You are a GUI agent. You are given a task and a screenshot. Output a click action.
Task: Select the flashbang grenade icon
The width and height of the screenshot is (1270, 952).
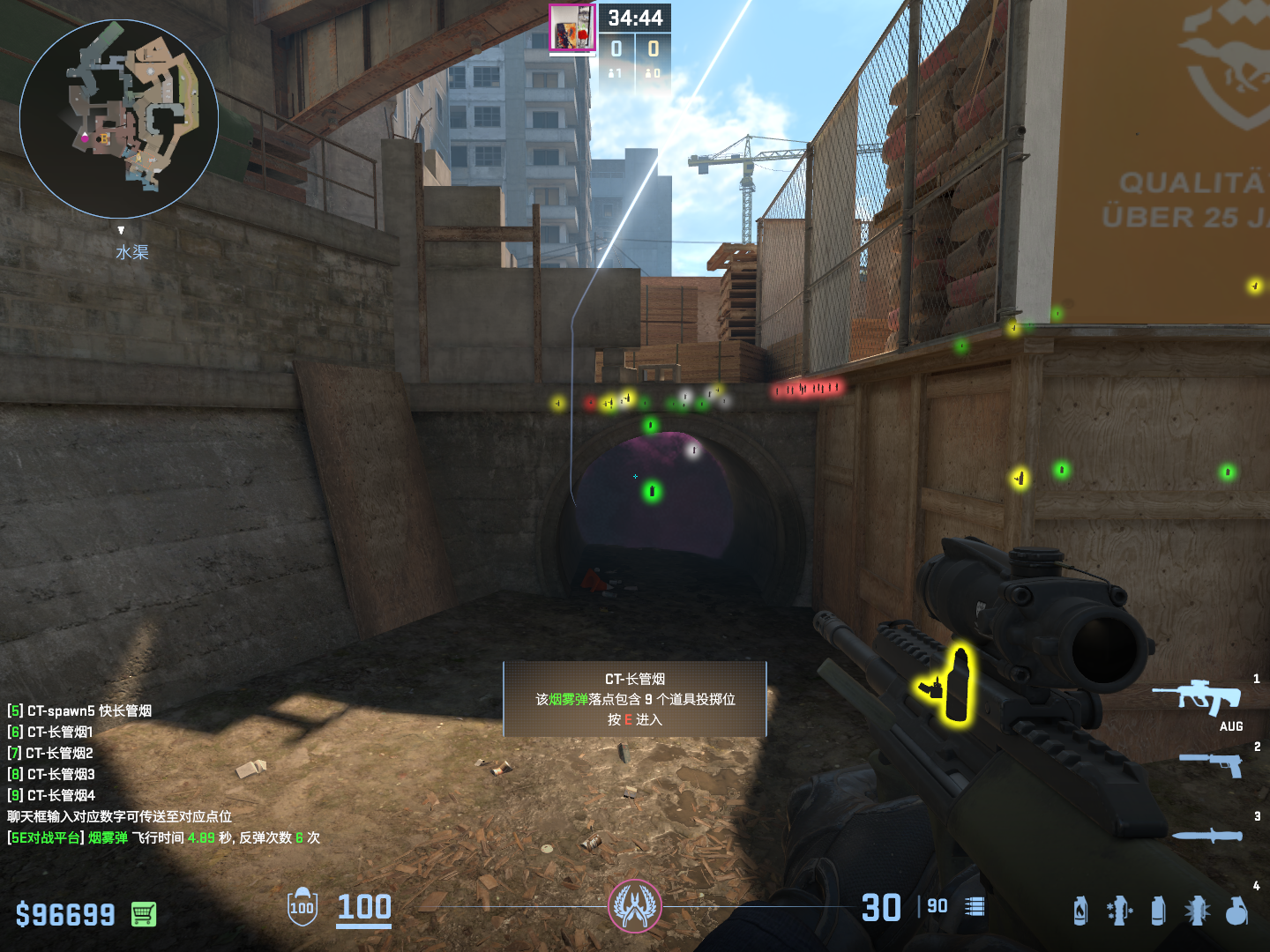click(1197, 911)
